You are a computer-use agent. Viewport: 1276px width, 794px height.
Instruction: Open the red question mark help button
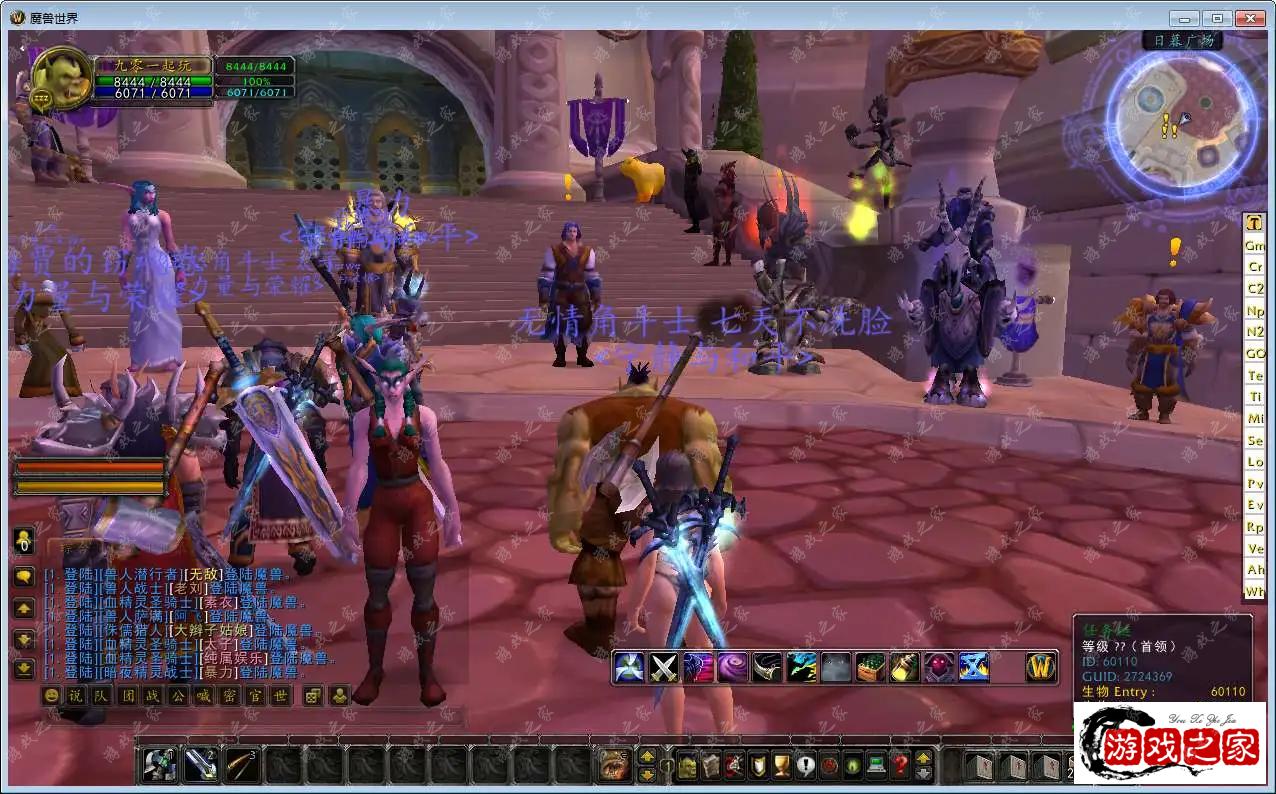[x=900, y=766]
